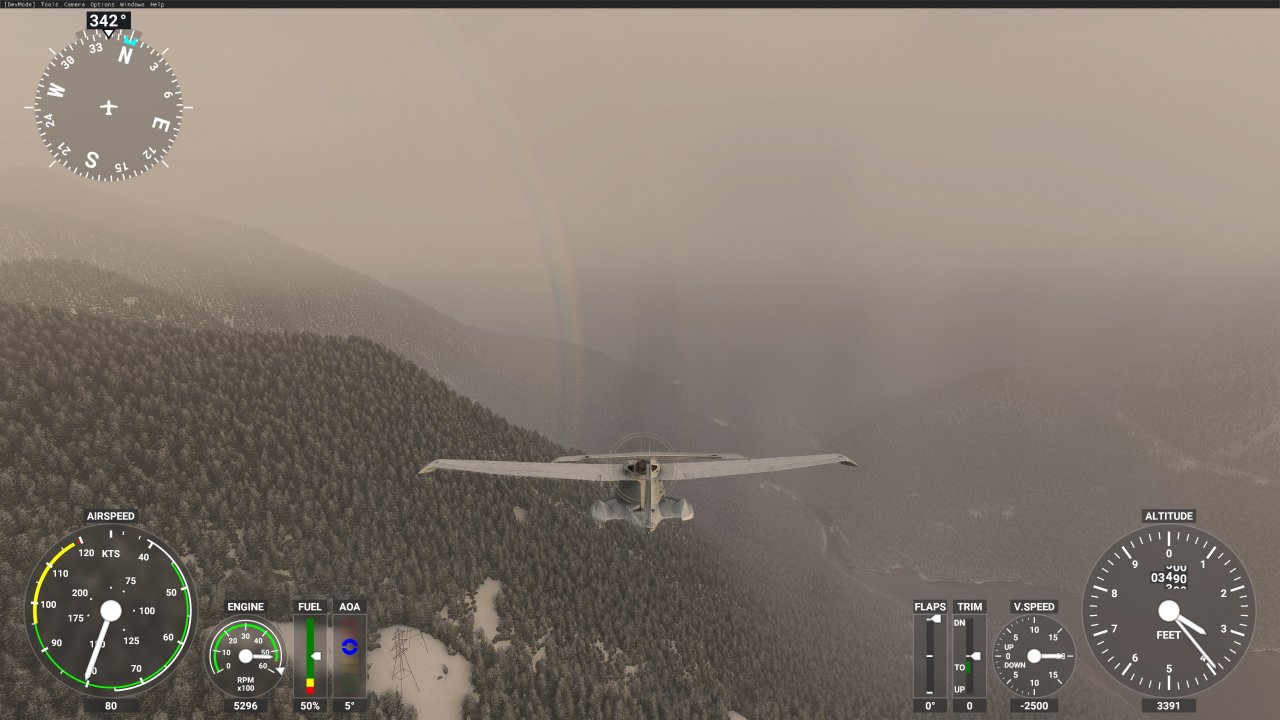
Task: Click the altitude readout showing 3391
Action: [x=1168, y=705]
